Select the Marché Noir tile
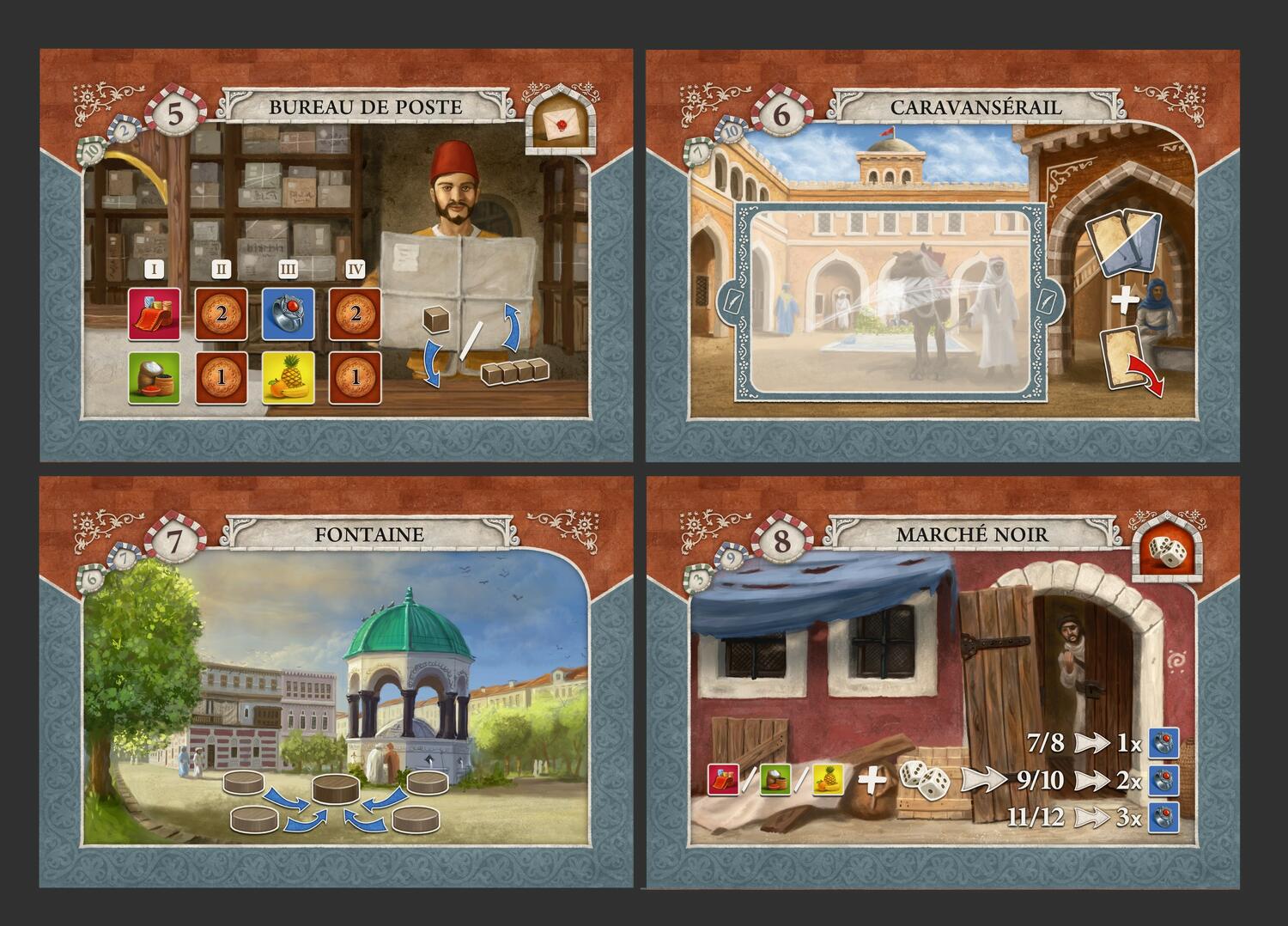Viewport: 1288px width, 926px height. (x=942, y=683)
